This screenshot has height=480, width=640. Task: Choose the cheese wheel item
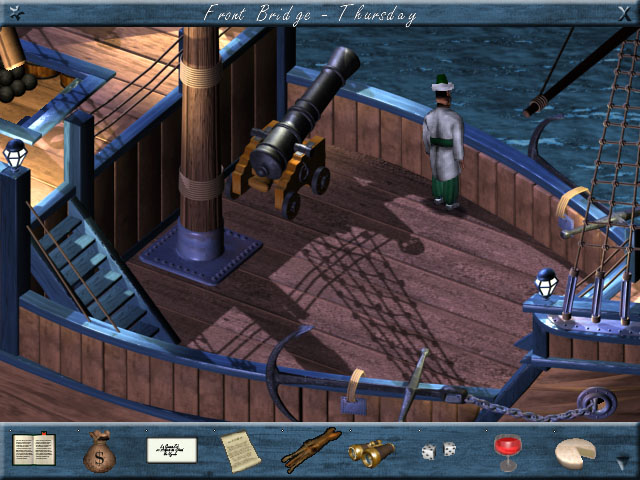[x=574, y=452]
